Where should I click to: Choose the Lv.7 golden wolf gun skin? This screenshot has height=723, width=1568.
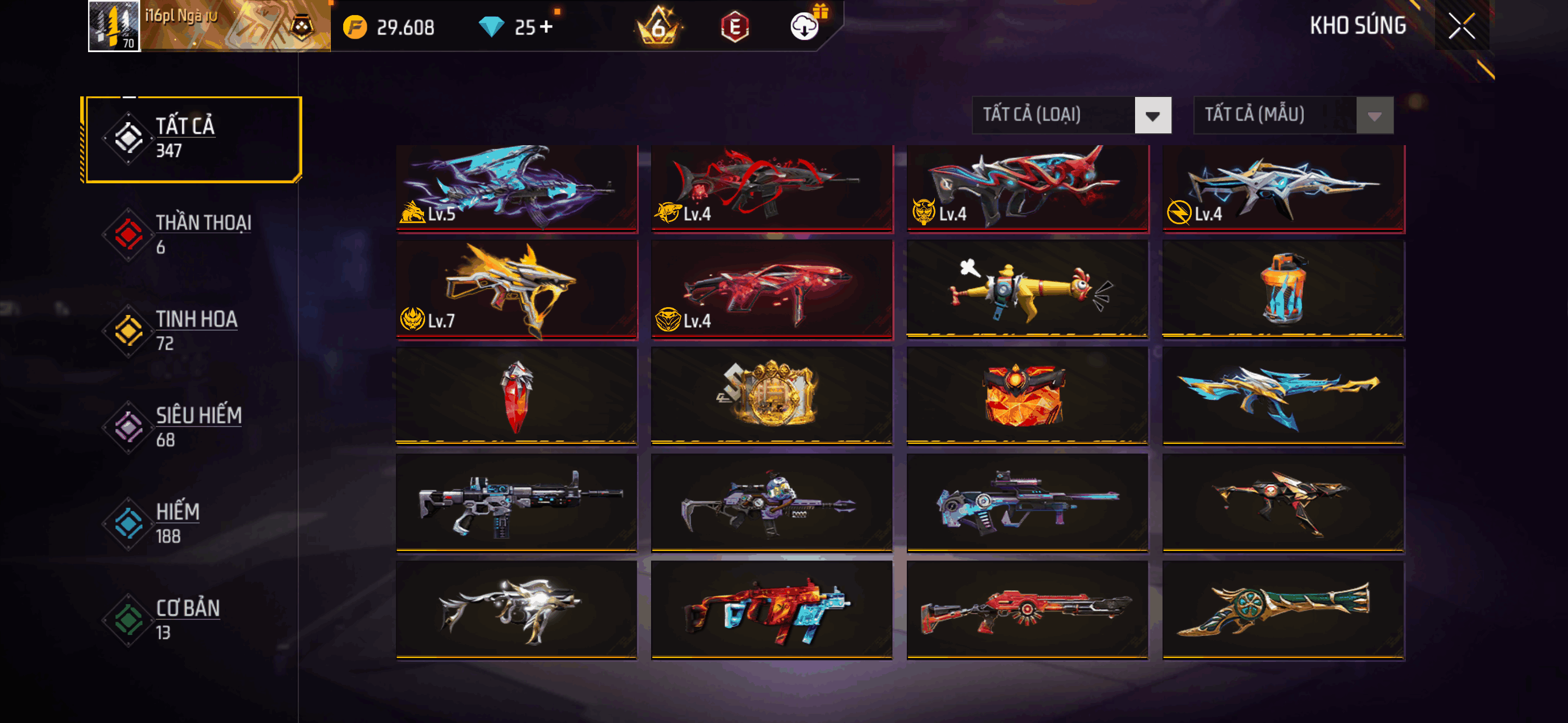pos(516,289)
